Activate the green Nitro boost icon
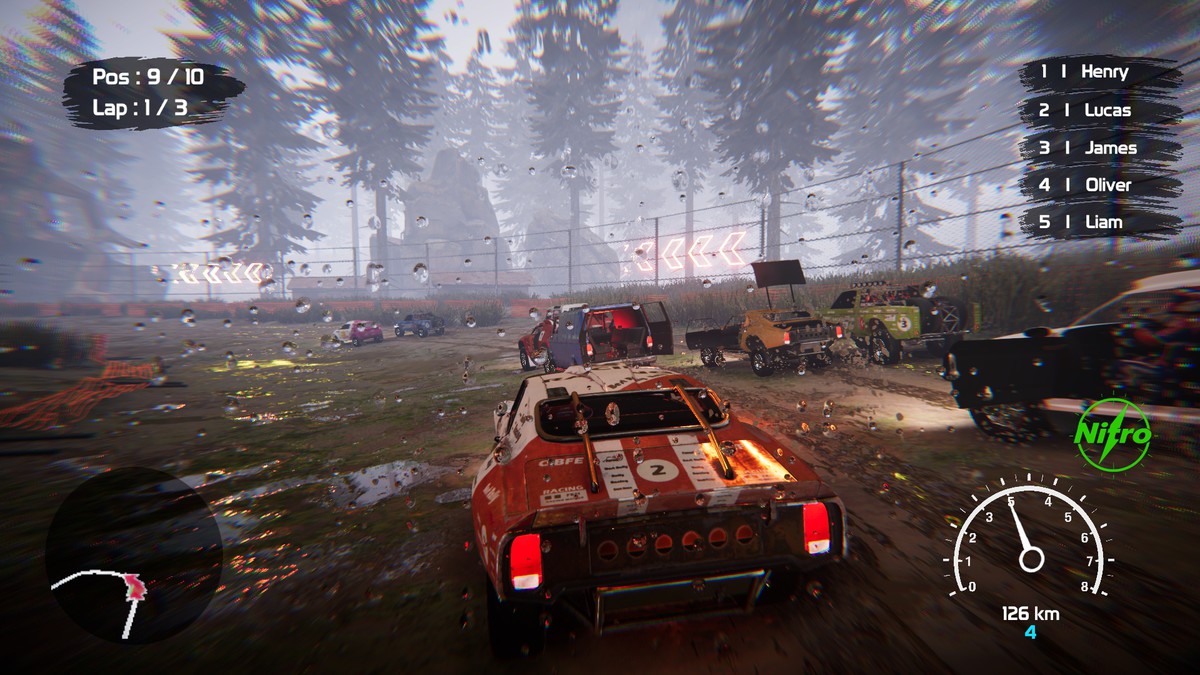1200x675 pixels. (x=1112, y=435)
